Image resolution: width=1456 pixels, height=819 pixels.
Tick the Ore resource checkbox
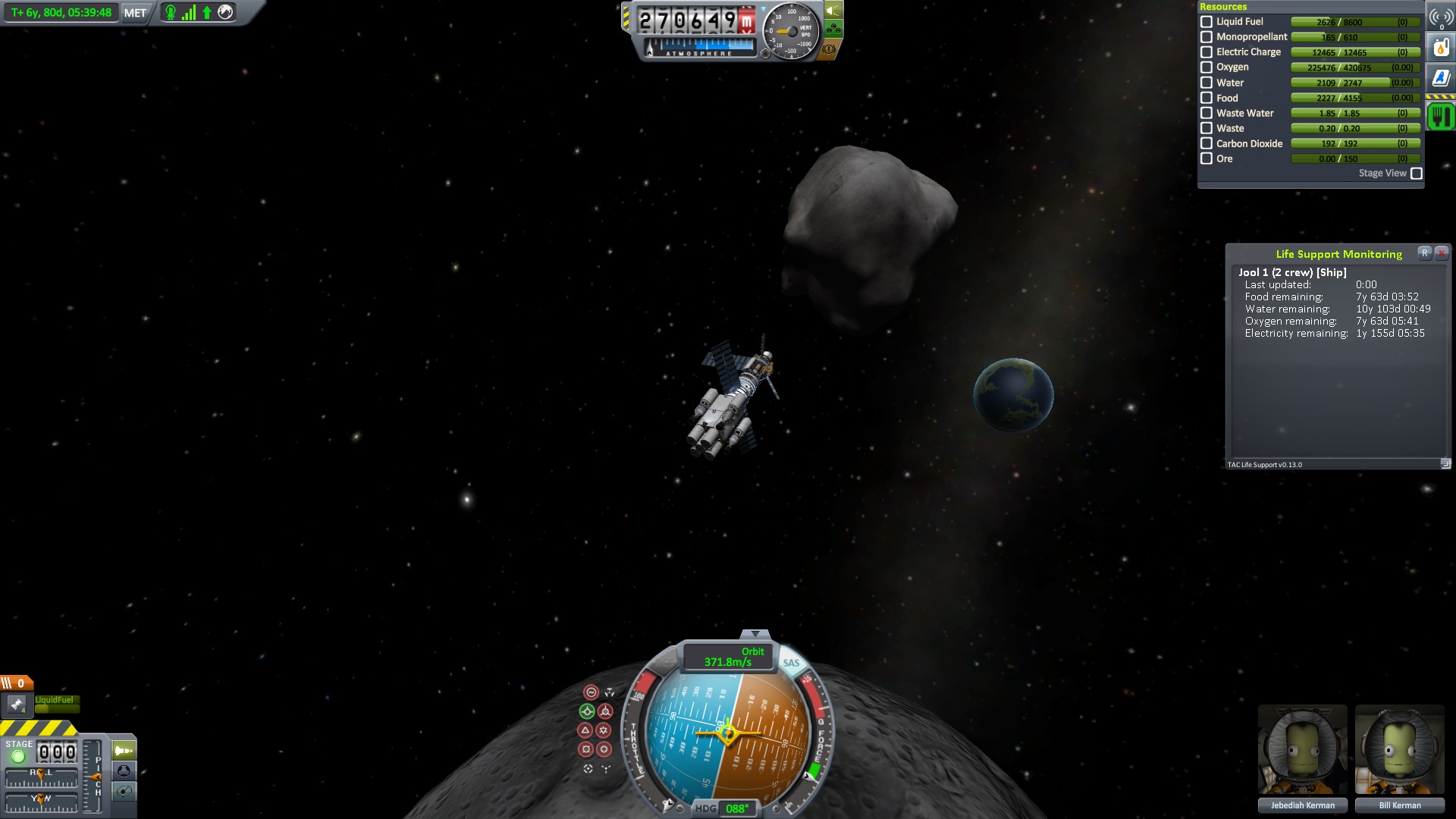pyautogui.click(x=1207, y=158)
